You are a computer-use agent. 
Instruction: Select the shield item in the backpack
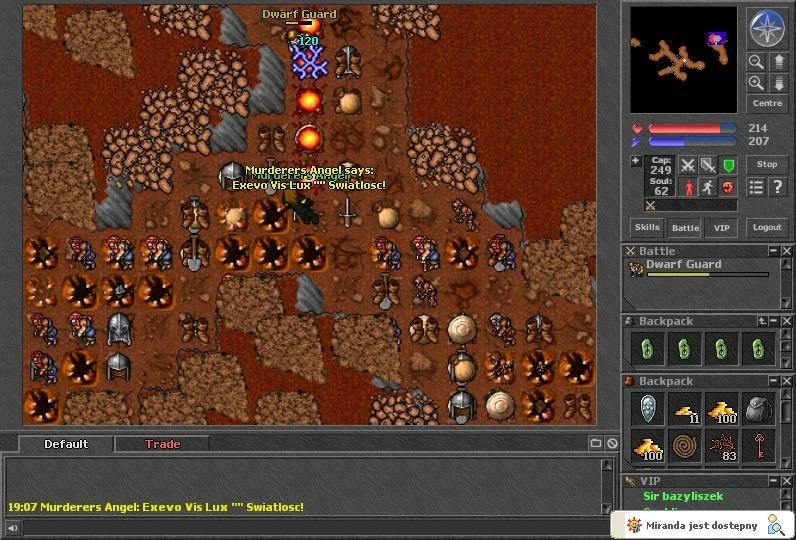tap(647, 408)
